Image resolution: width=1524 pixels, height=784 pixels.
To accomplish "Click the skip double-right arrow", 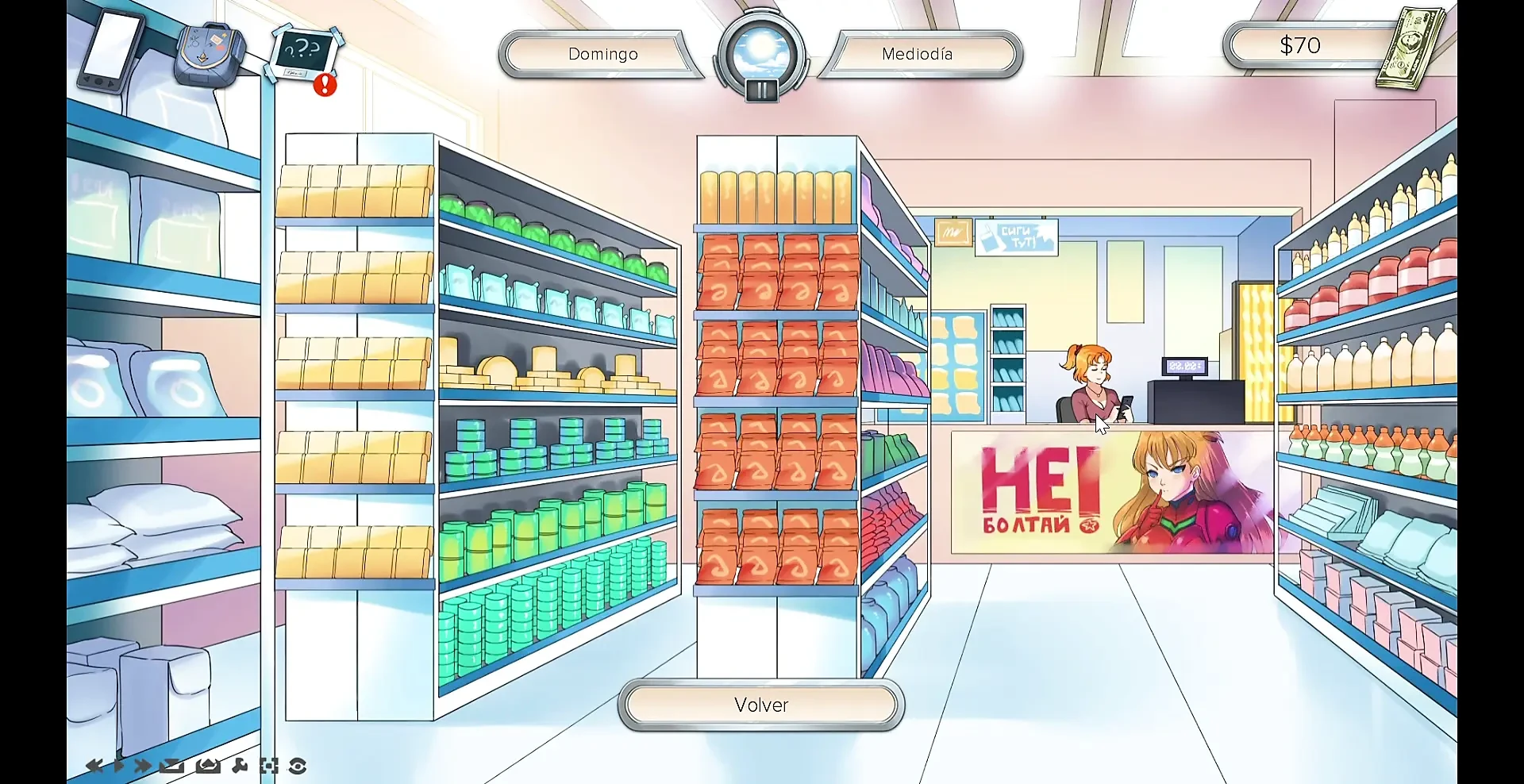I will pos(143,766).
